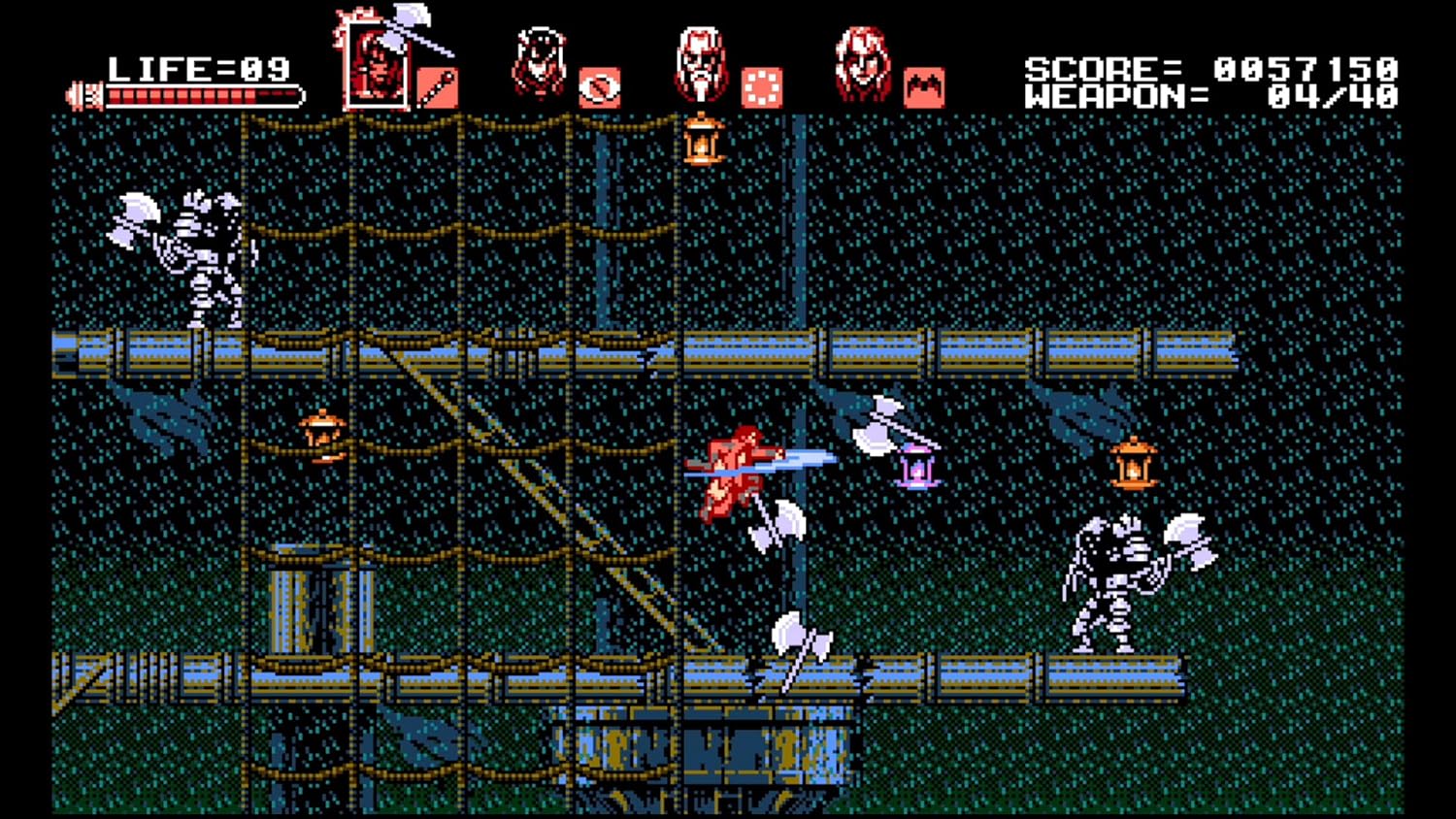Viewport: 1456px width, 819px height.
Task: Click the purple candle lantern near the hero
Action: point(915,467)
